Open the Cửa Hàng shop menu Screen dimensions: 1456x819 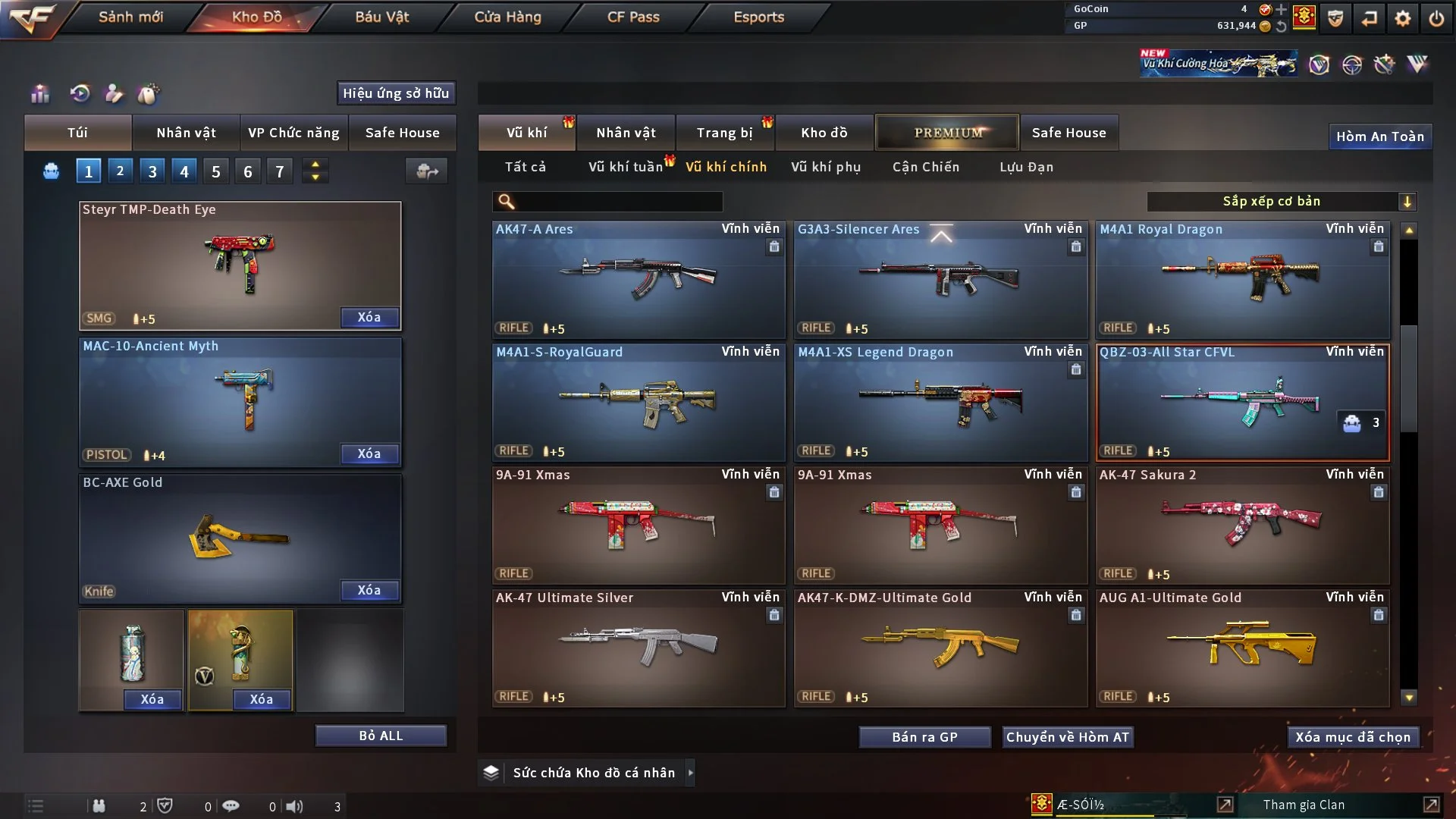(x=507, y=17)
